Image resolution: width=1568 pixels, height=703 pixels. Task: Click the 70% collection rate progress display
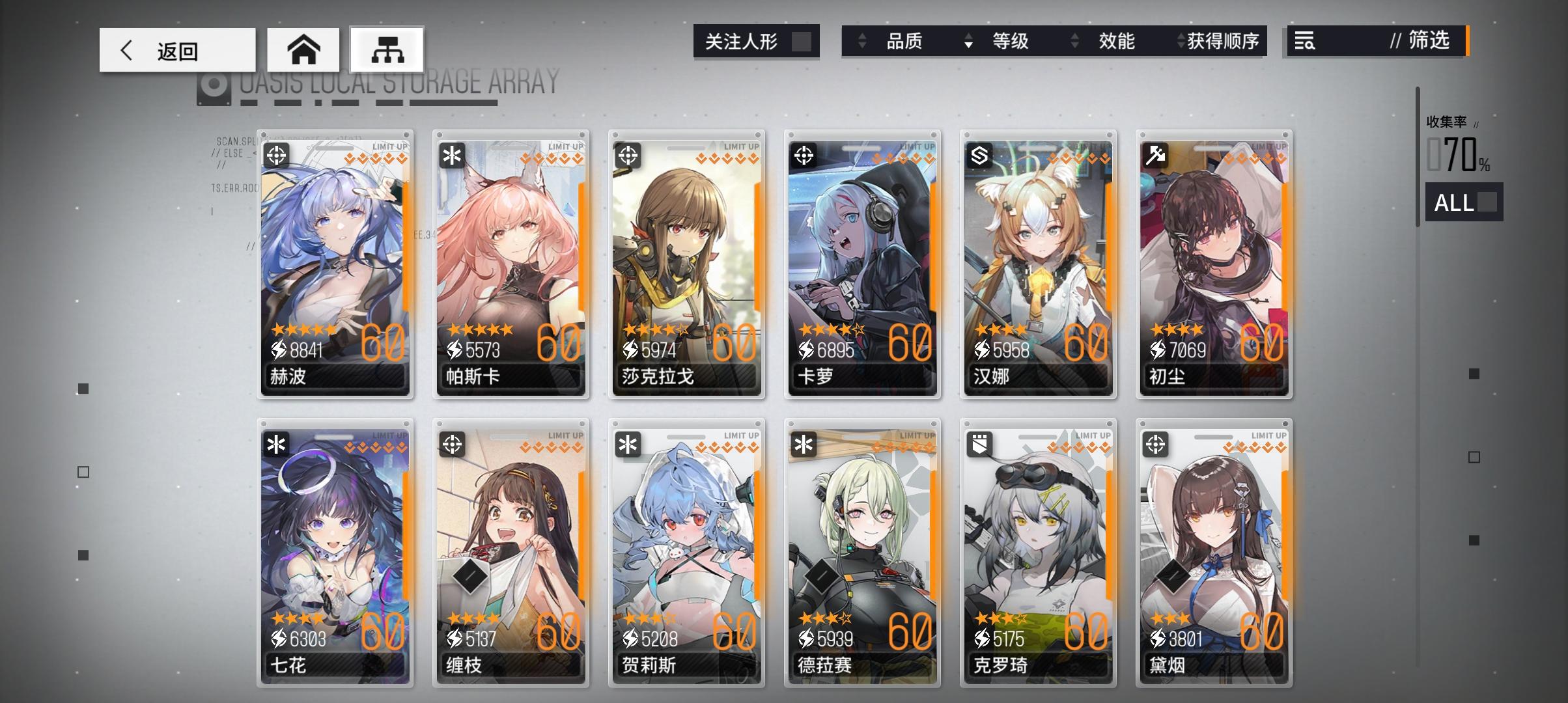click(1458, 155)
